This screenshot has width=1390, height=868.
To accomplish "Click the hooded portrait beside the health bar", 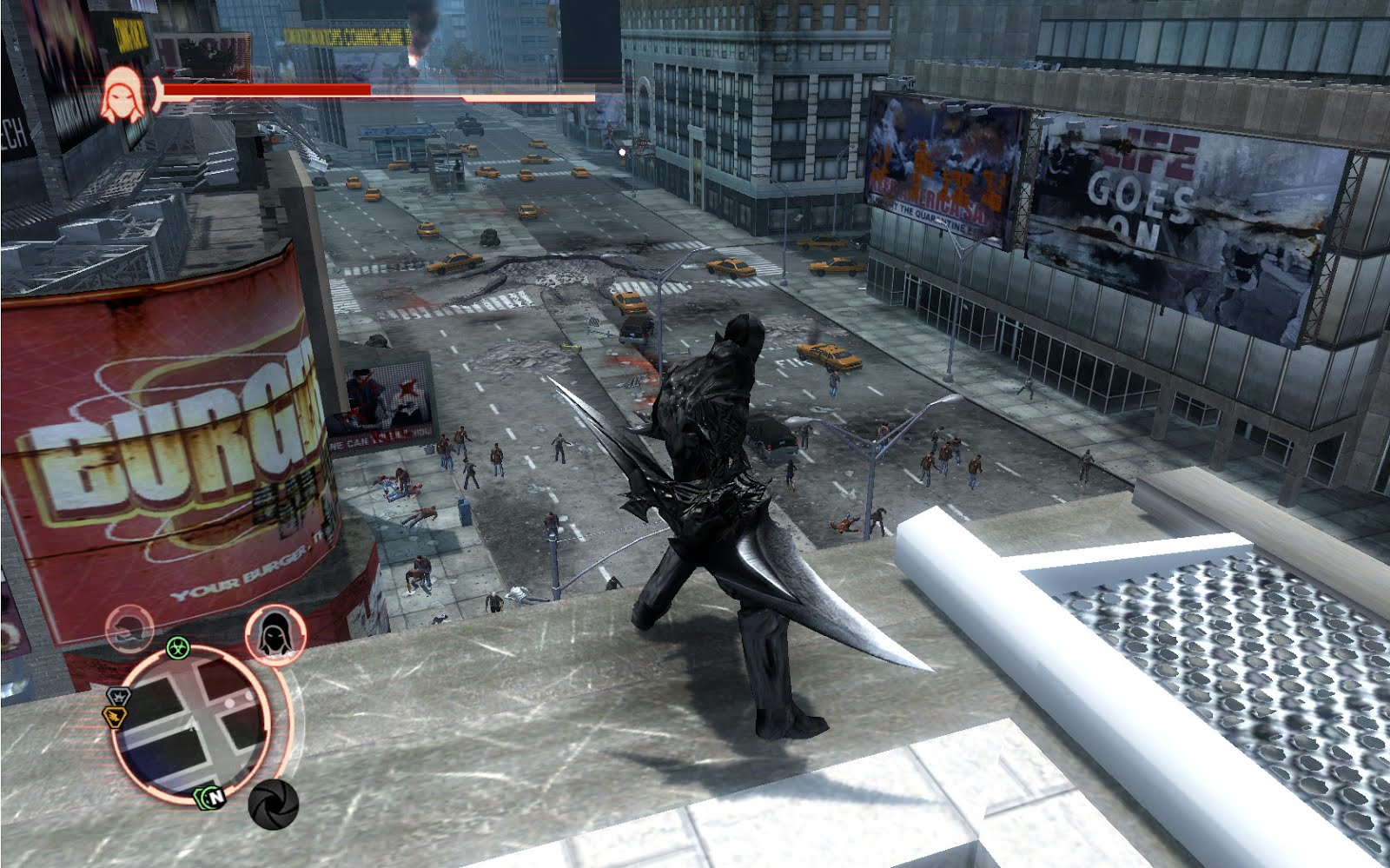I will click(122, 94).
